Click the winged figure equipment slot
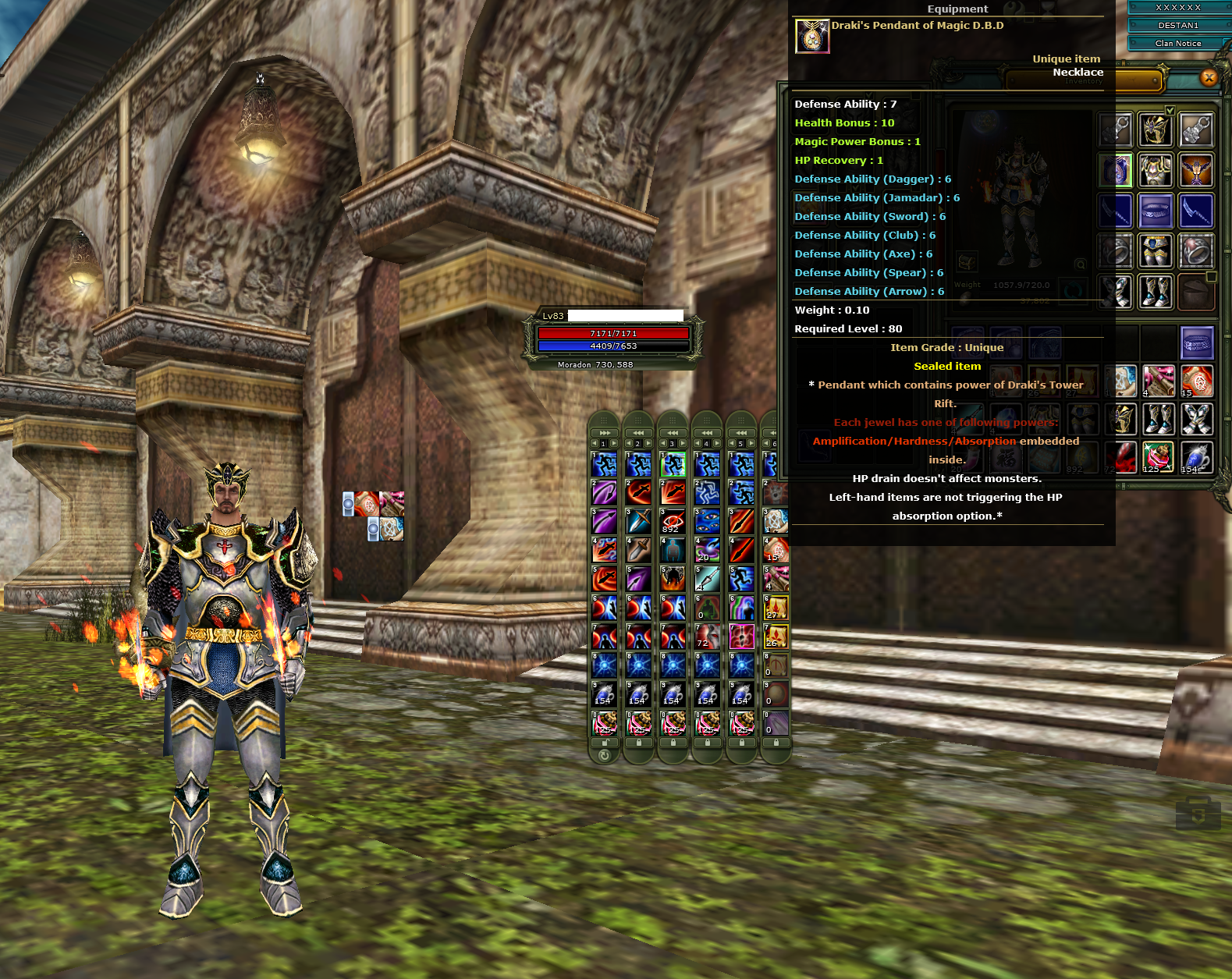Screen dimensions: 1232x979 1195,170
